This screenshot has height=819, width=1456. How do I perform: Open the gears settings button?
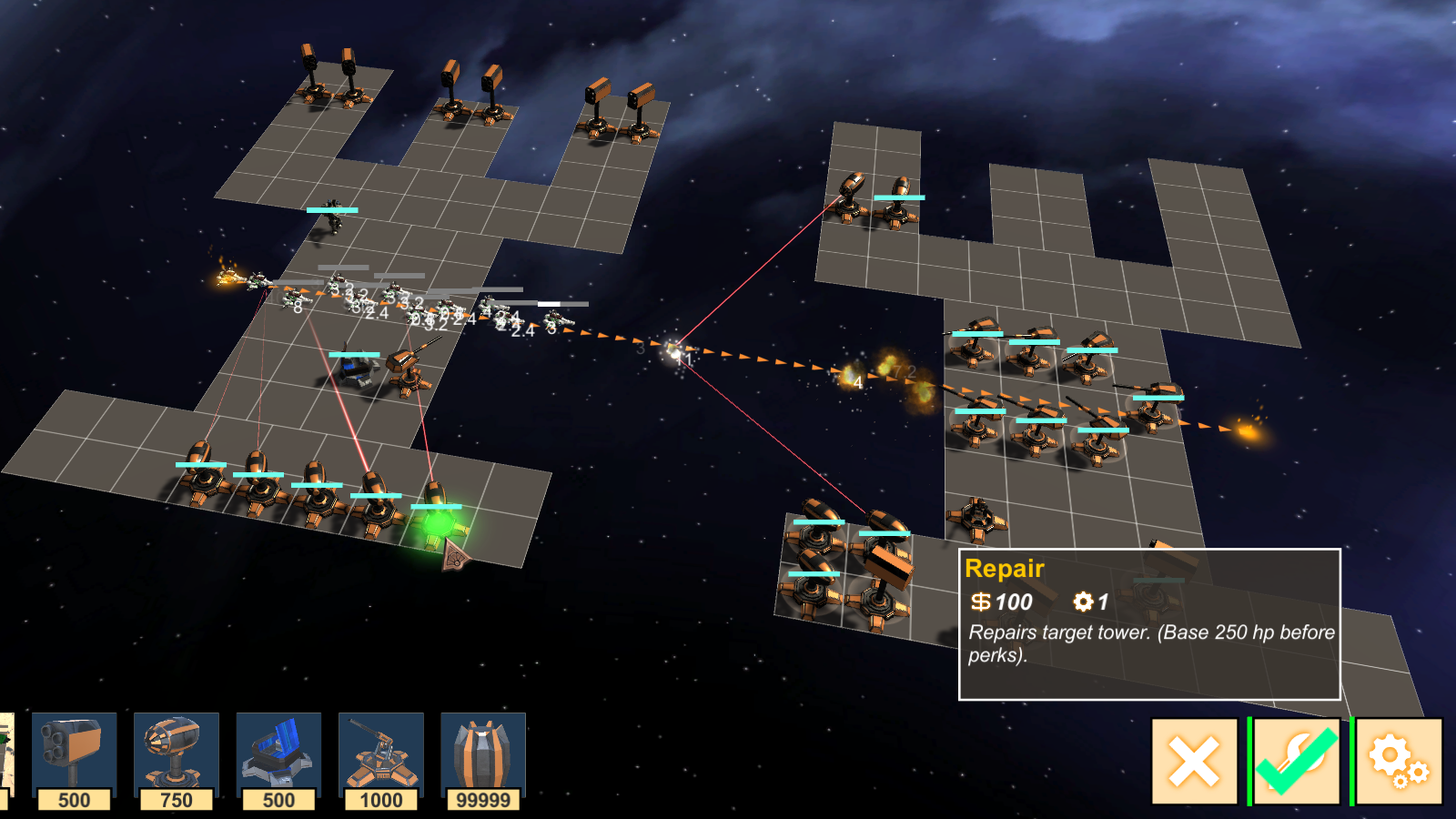pos(1400,762)
